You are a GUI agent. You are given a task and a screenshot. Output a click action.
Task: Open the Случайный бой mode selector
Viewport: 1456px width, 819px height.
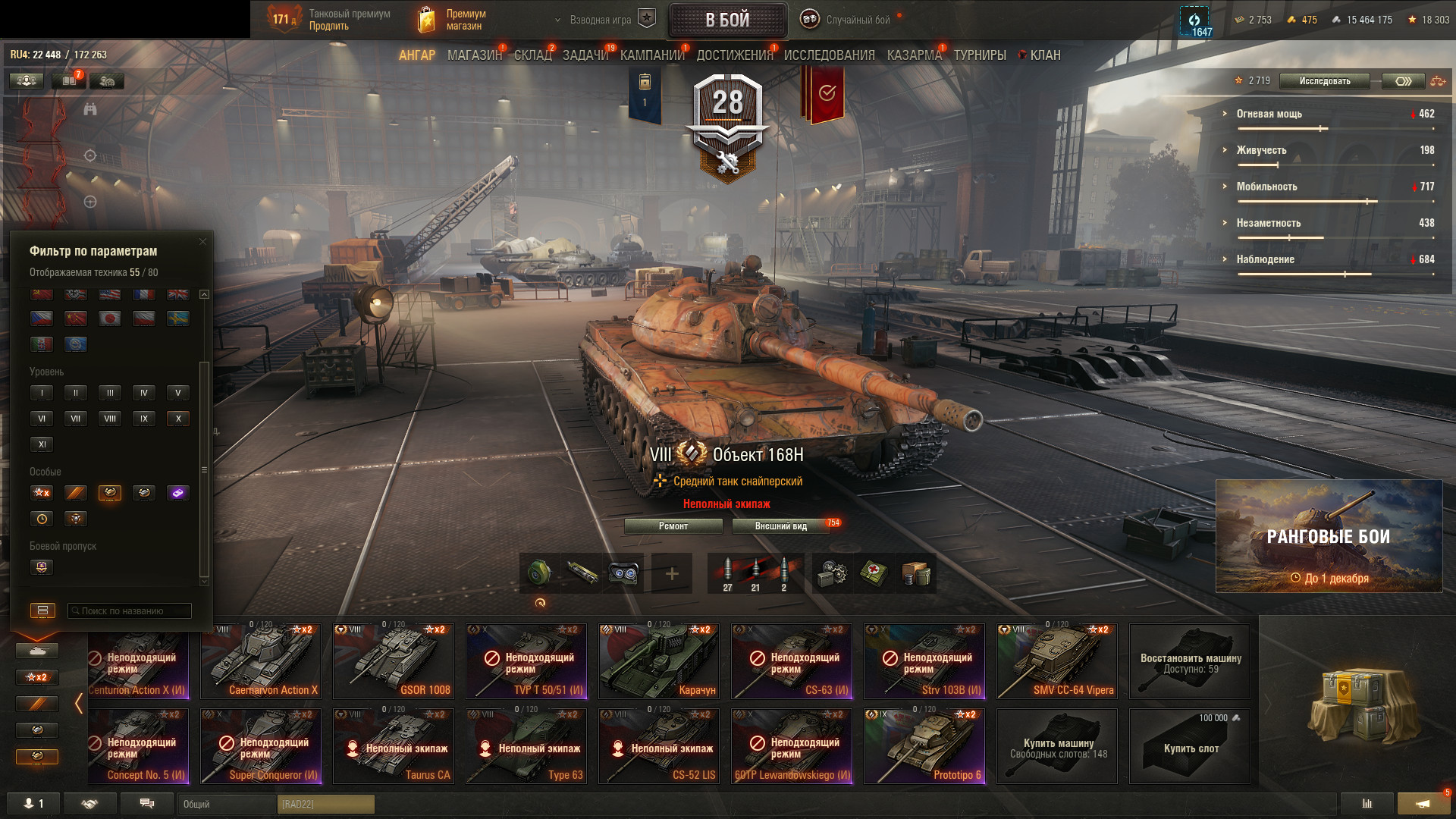click(x=857, y=20)
